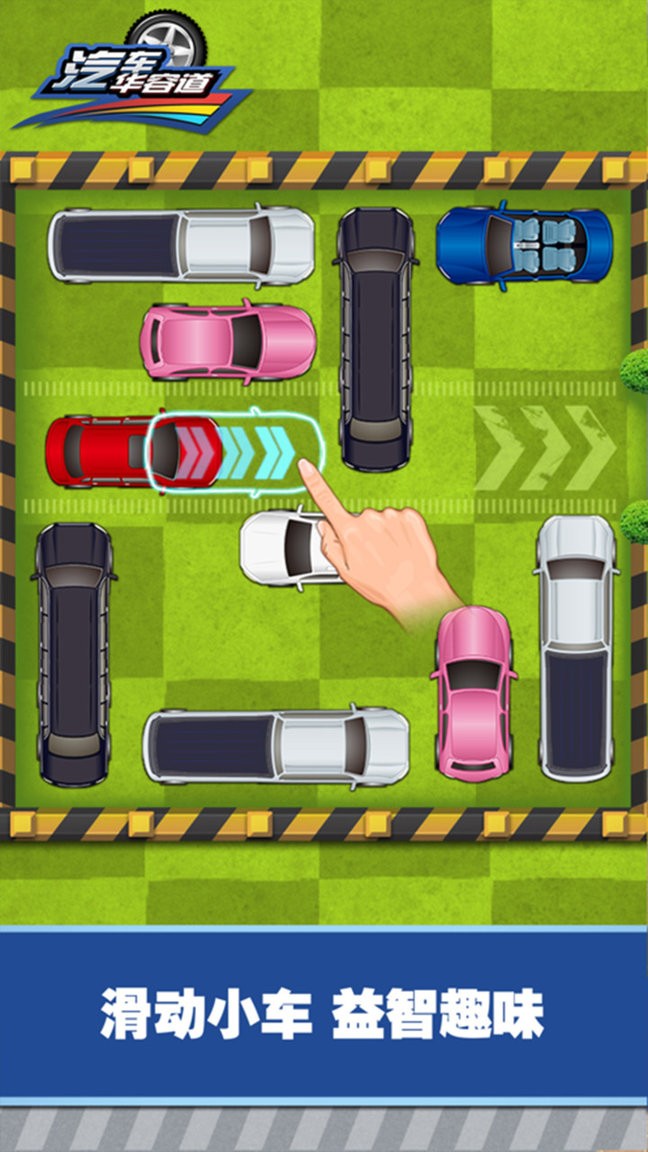Tap the silver limo beside the vertical pink car
Viewport: 648px width, 1152px height.
tap(276, 746)
